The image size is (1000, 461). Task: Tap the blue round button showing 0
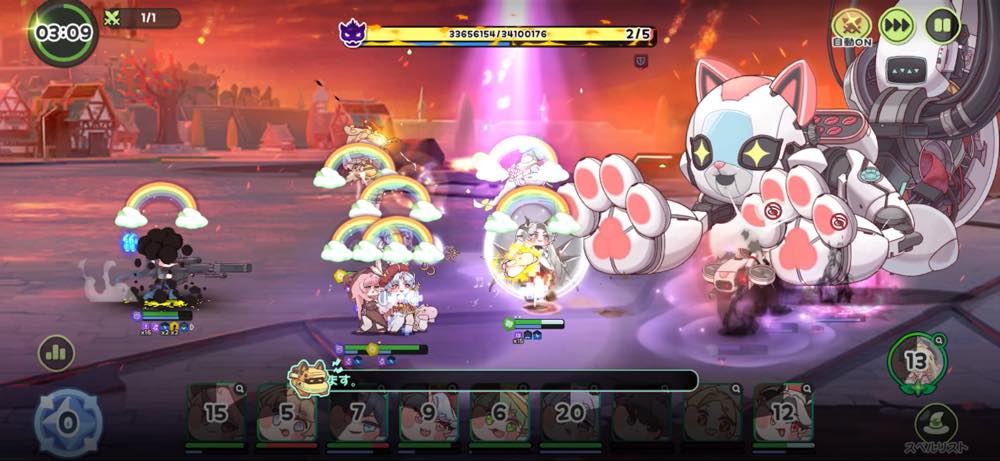[x=67, y=423]
